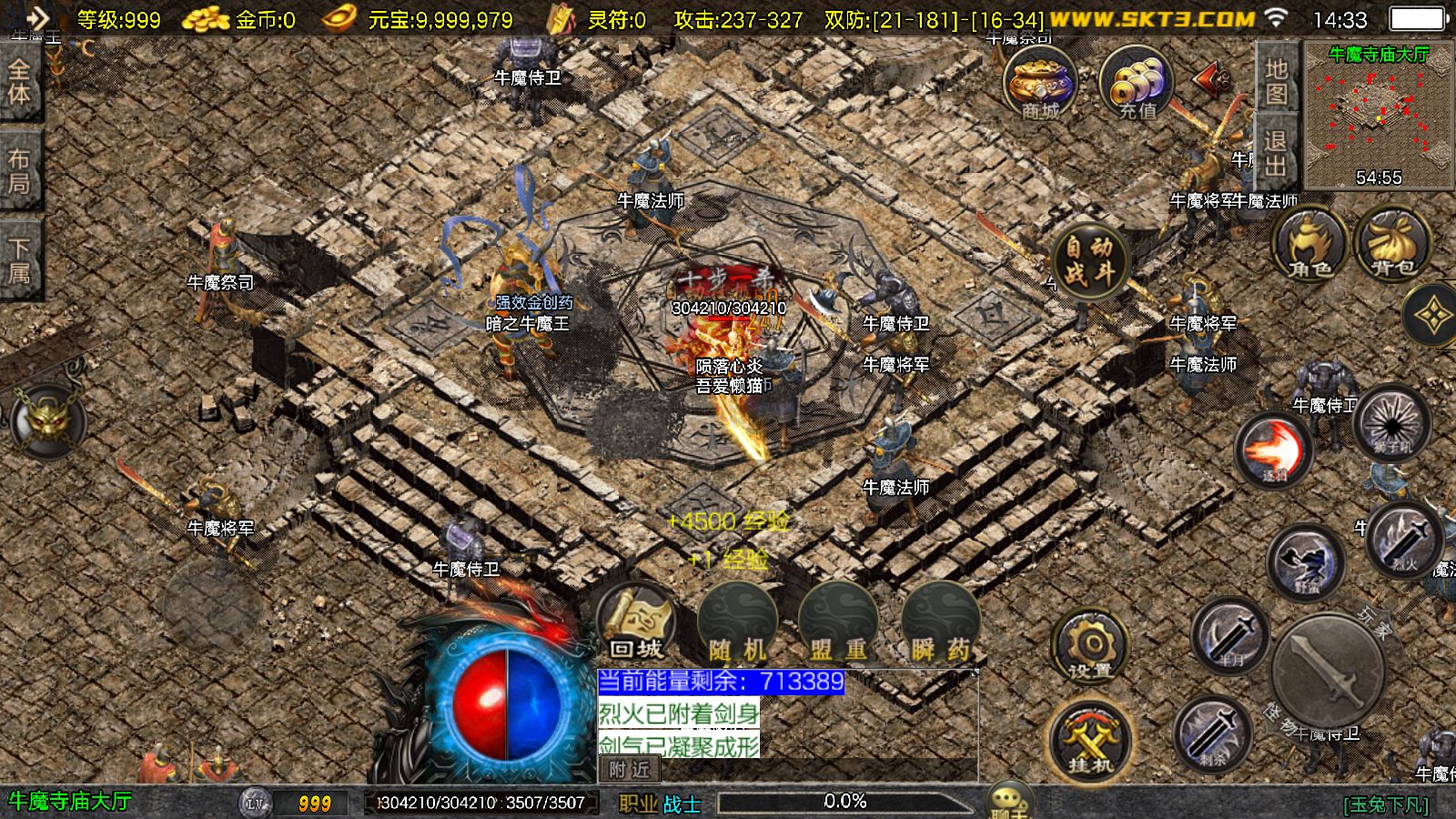Open the 背包 backpack
The height and width of the screenshot is (819, 1456).
click(1392, 245)
